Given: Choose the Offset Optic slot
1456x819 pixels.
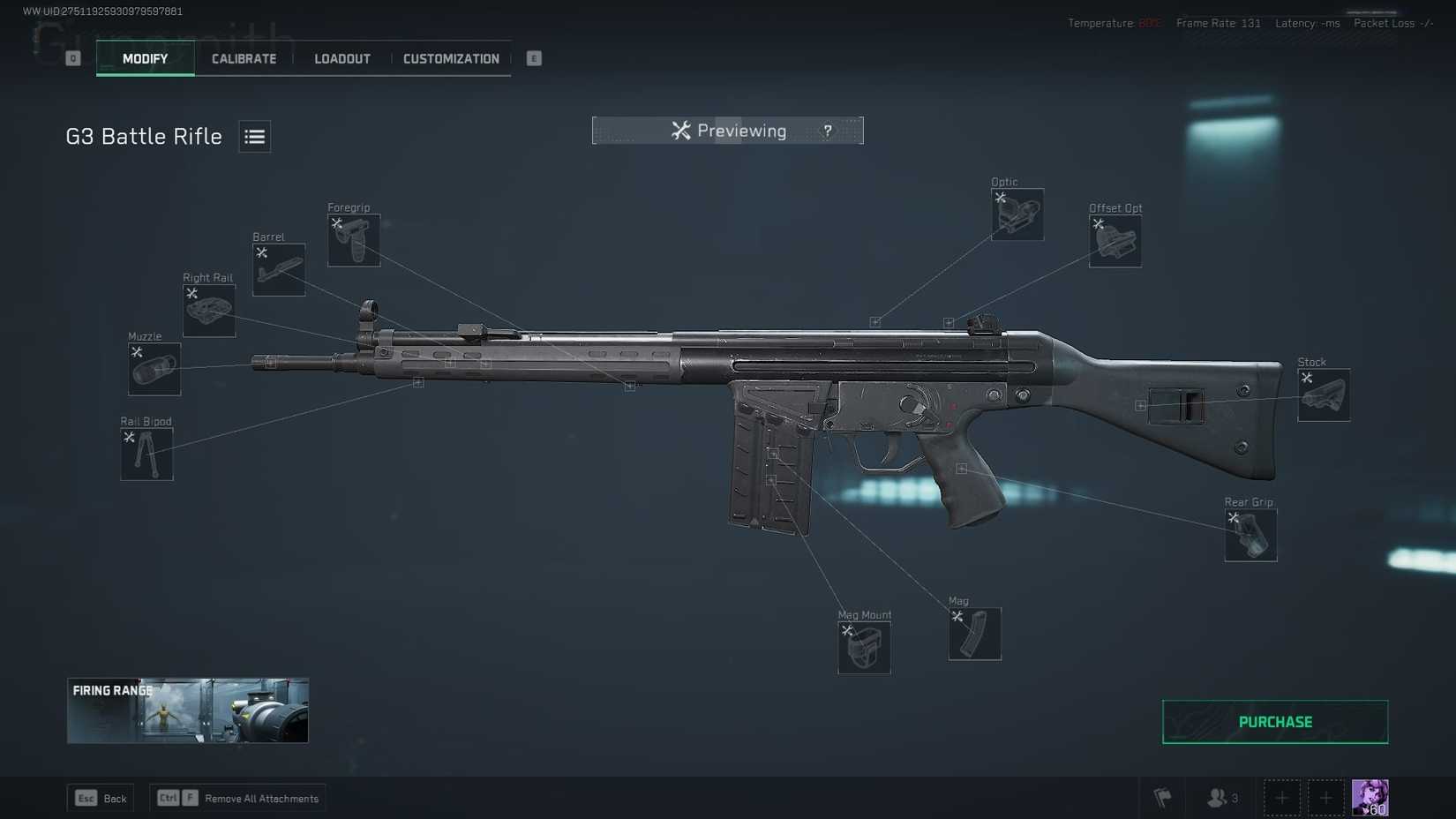Looking at the screenshot, I should click(1115, 241).
